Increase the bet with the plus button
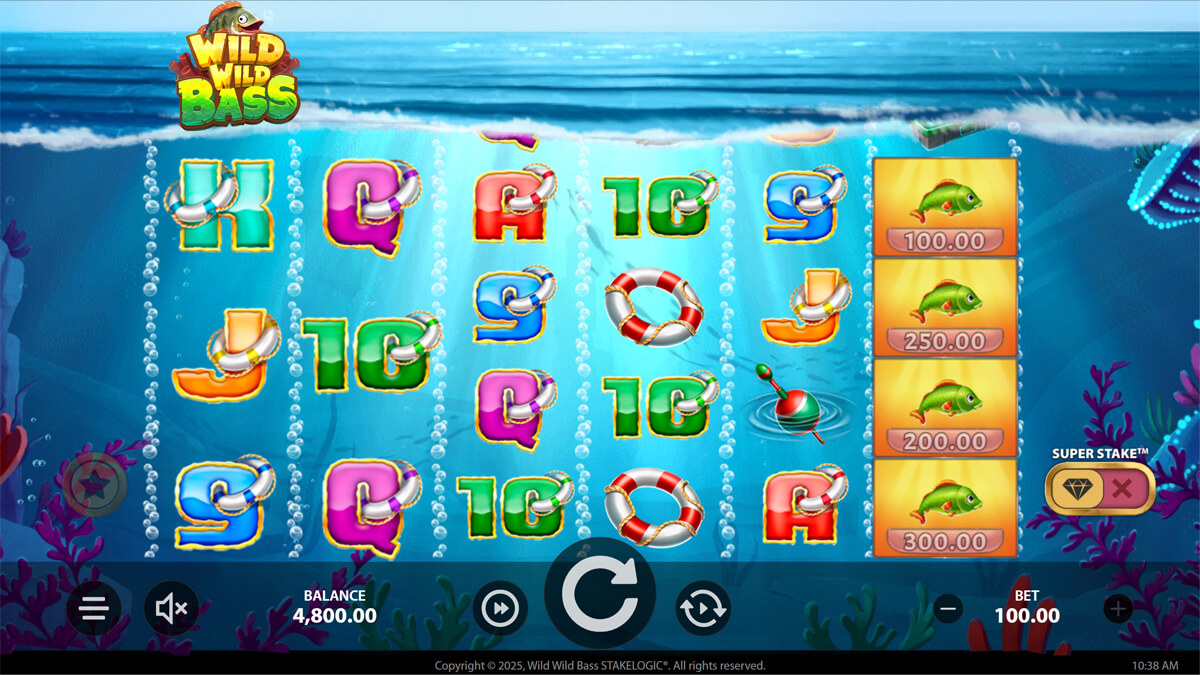1200x675 pixels. coord(1118,607)
